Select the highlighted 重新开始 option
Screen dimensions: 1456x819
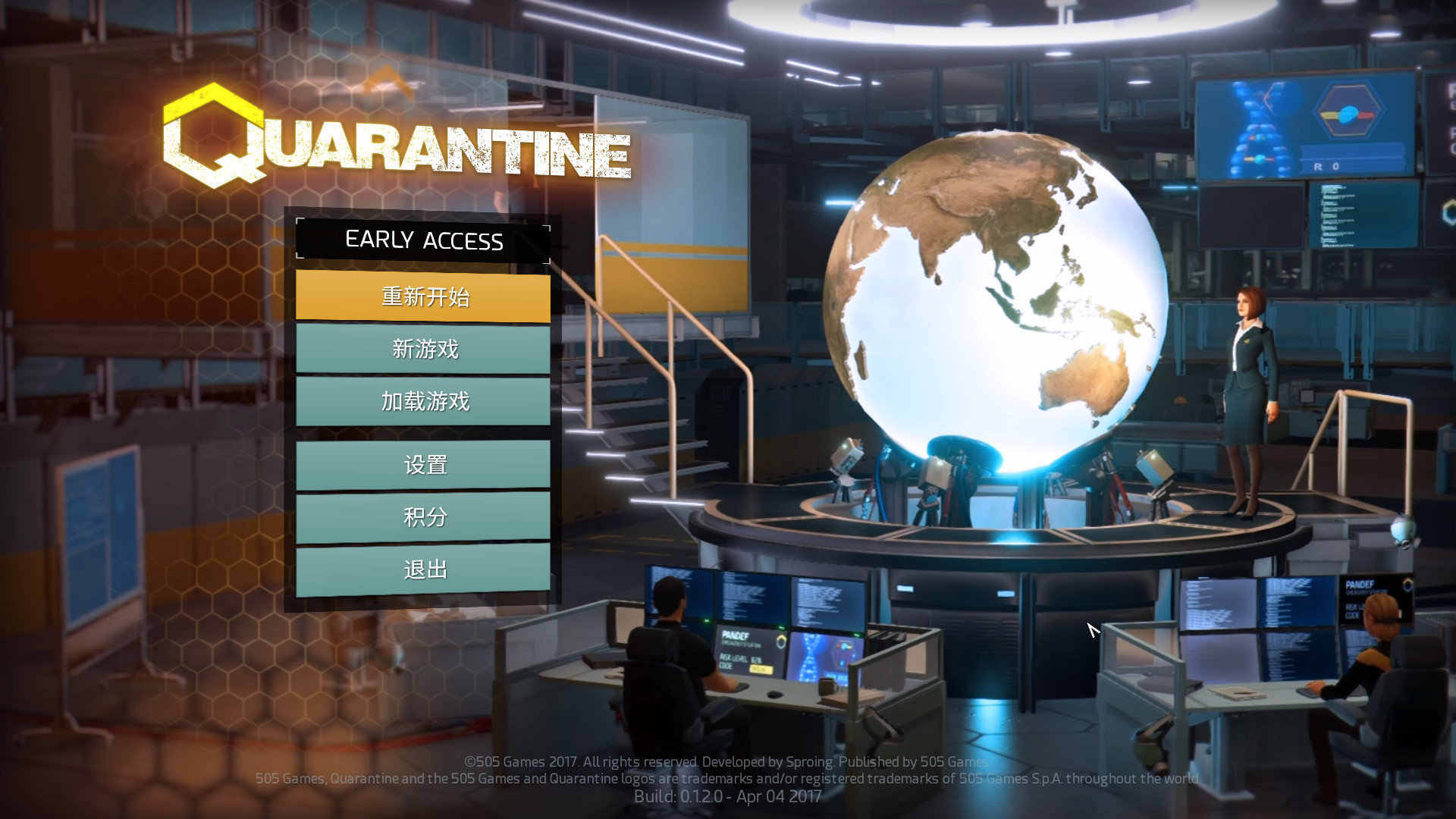tap(423, 297)
